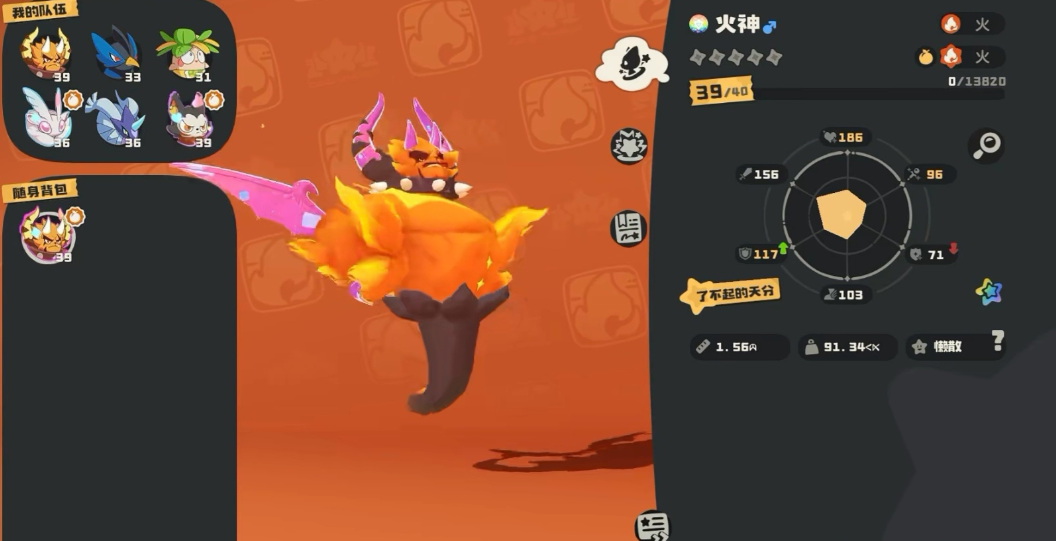Click the question mark help icon
Viewport: 1056px width, 541px height.
click(997, 342)
